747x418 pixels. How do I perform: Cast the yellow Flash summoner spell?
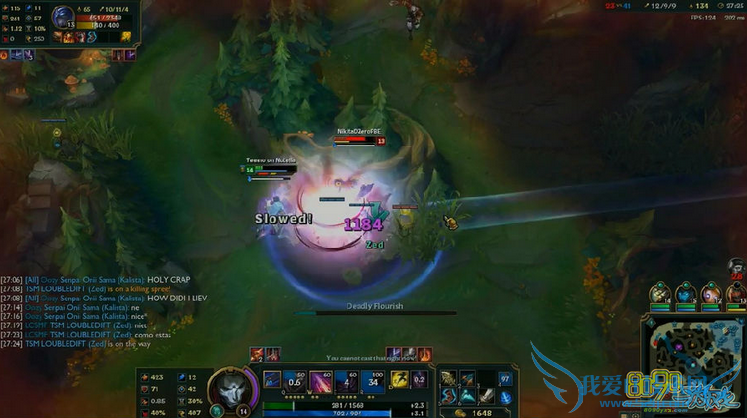coord(400,379)
